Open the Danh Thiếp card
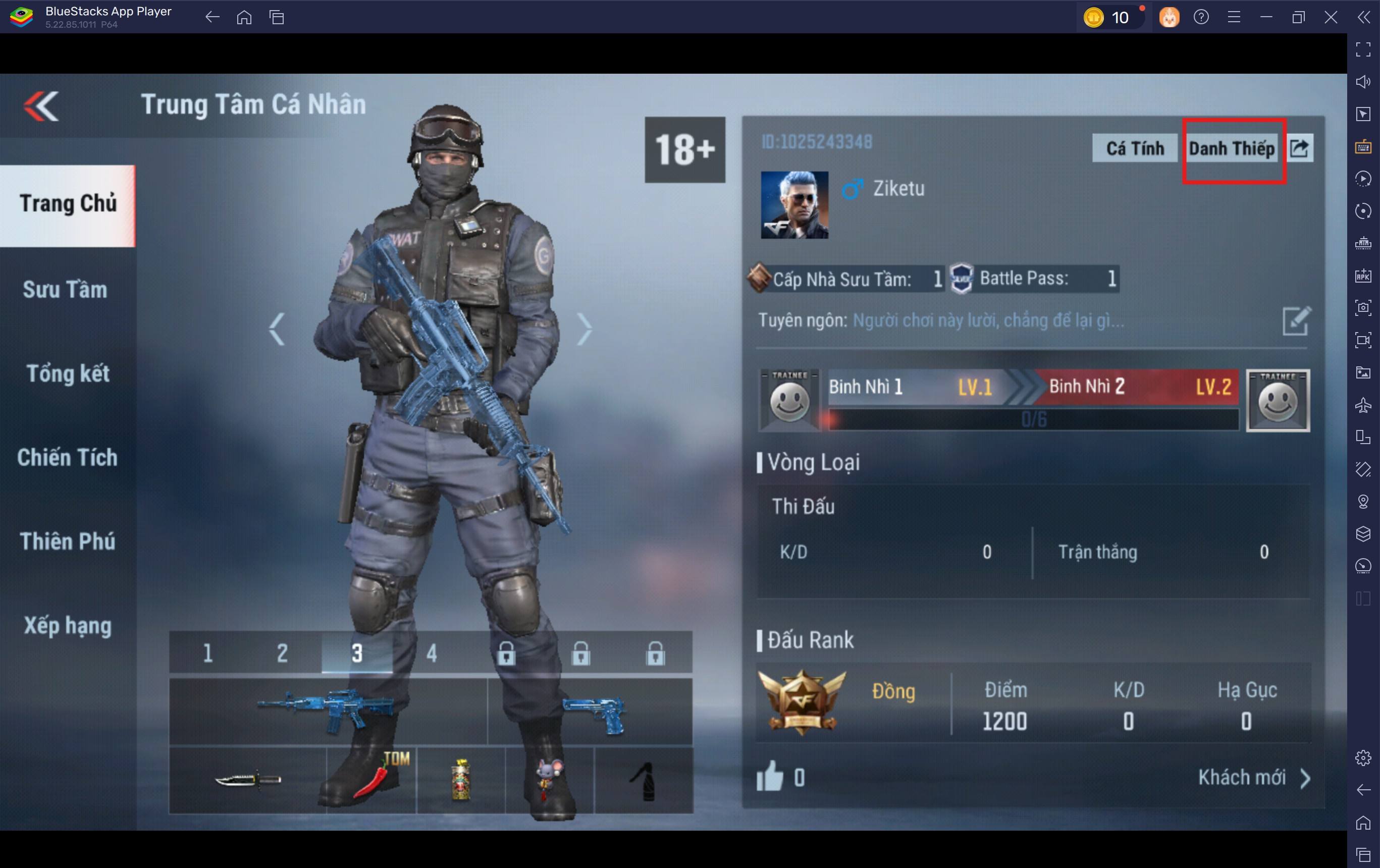 (1232, 149)
